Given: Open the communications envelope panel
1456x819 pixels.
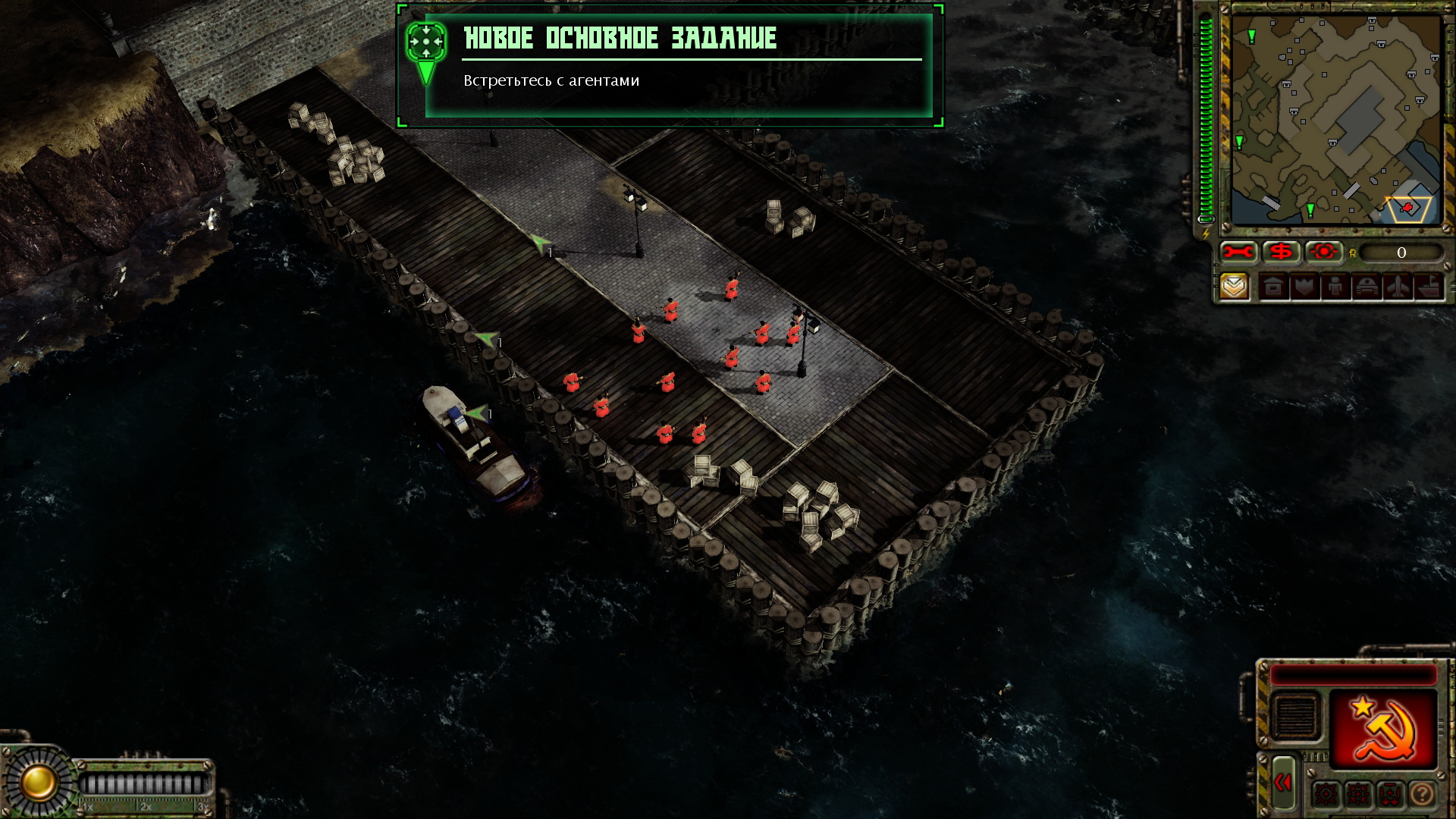Looking at the screenshot, I should pos(1233,287).
